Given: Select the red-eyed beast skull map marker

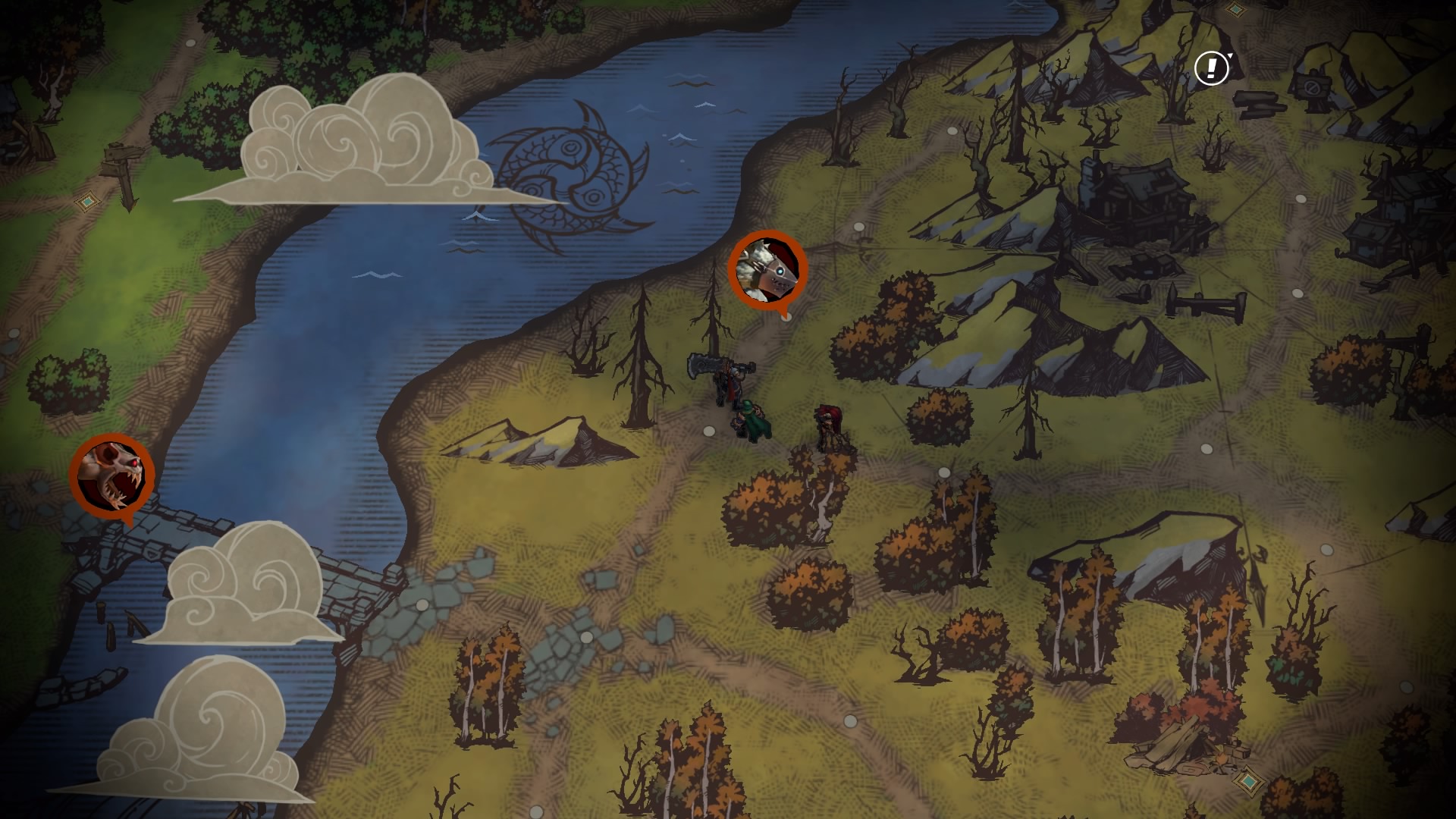Looking at the screenshot, I should [x=112, y=473].
